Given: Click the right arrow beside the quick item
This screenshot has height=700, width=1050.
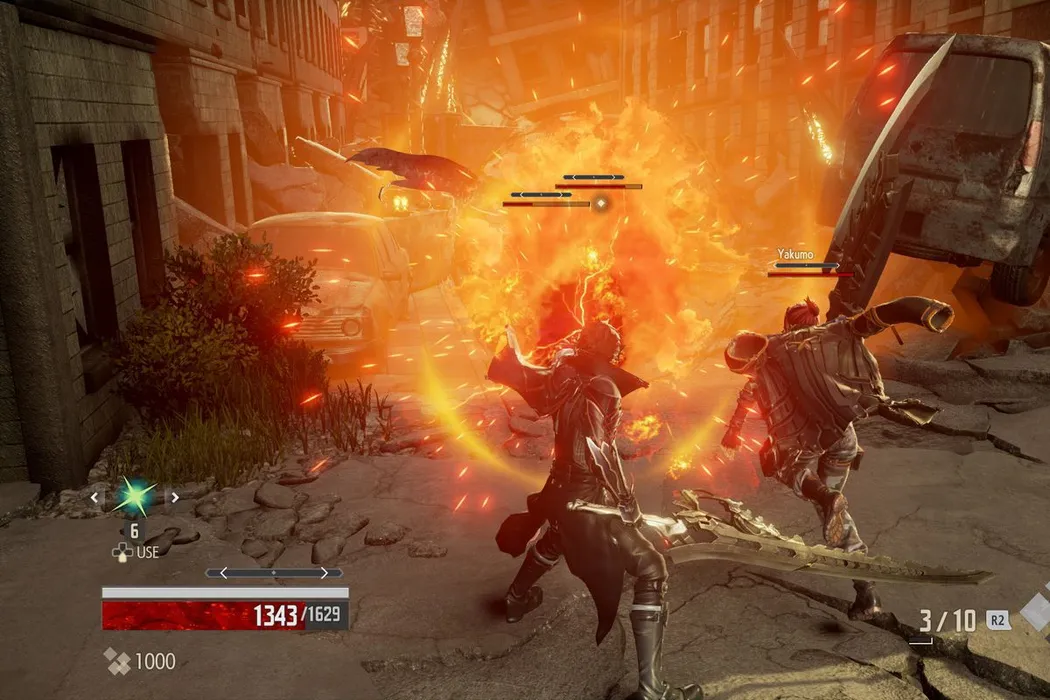Looking at the screenshot, I should 174,496.
